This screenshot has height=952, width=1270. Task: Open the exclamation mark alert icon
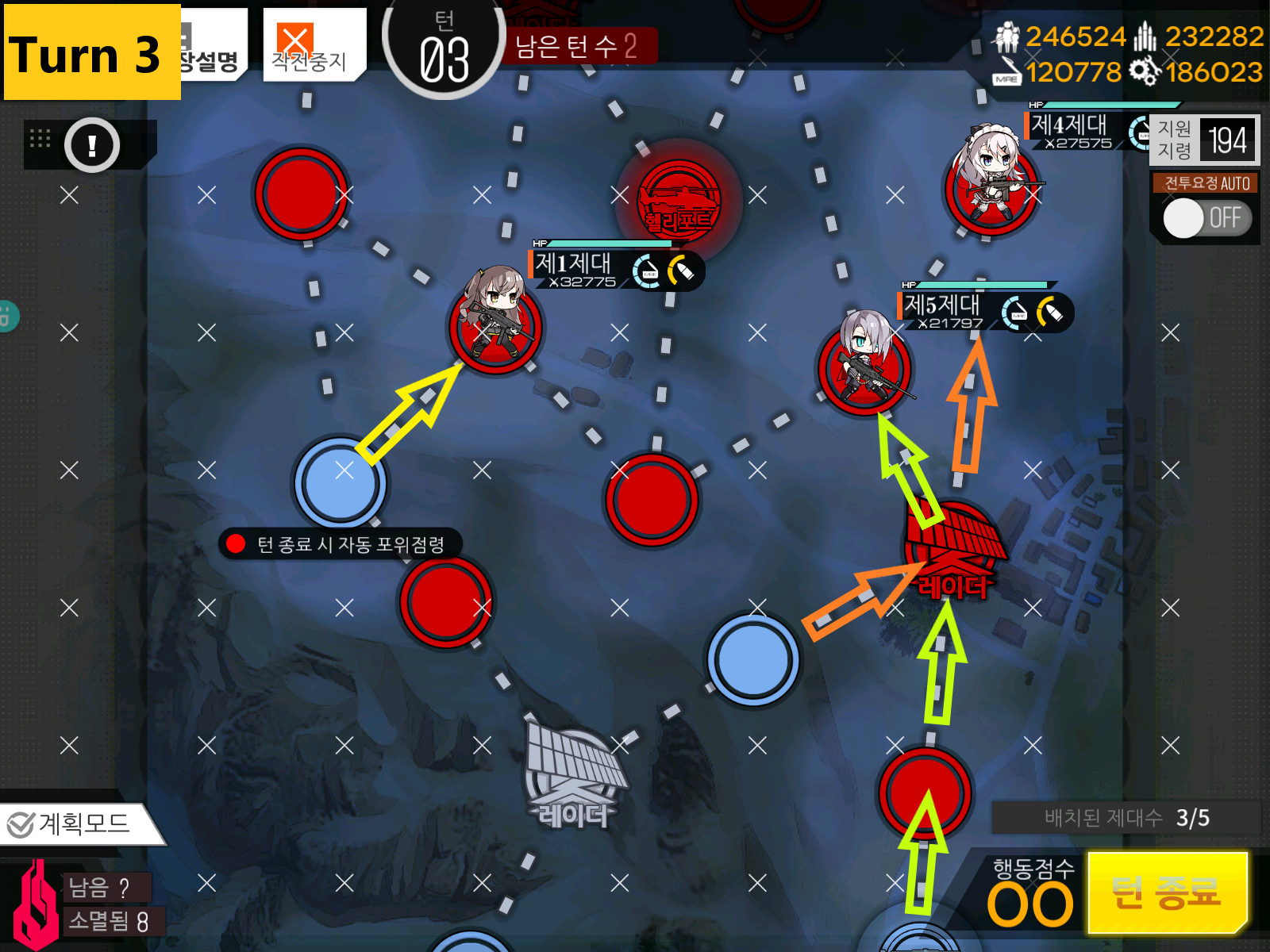92,145
